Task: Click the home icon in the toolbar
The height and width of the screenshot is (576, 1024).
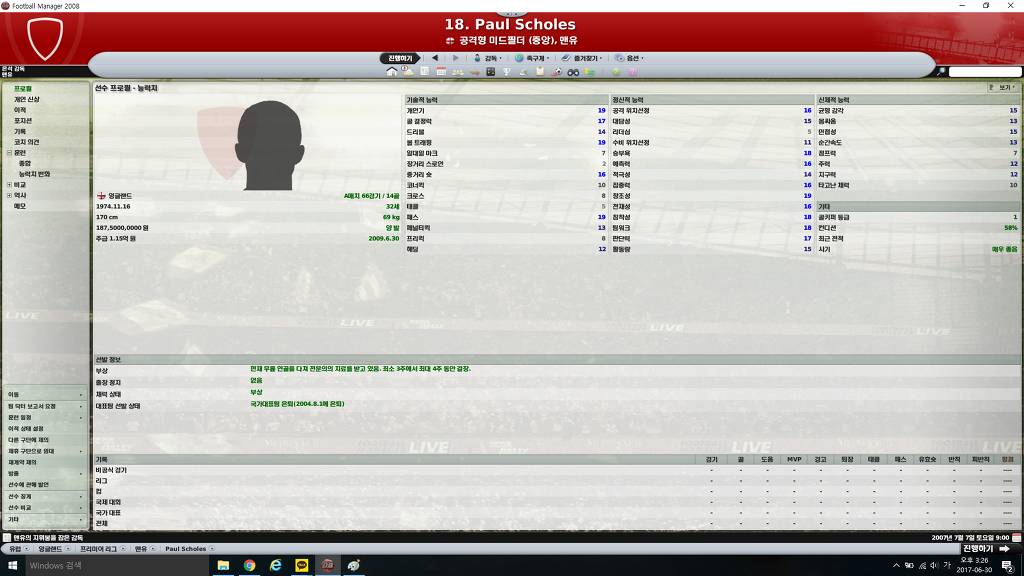Action: [x=392, y=72]
